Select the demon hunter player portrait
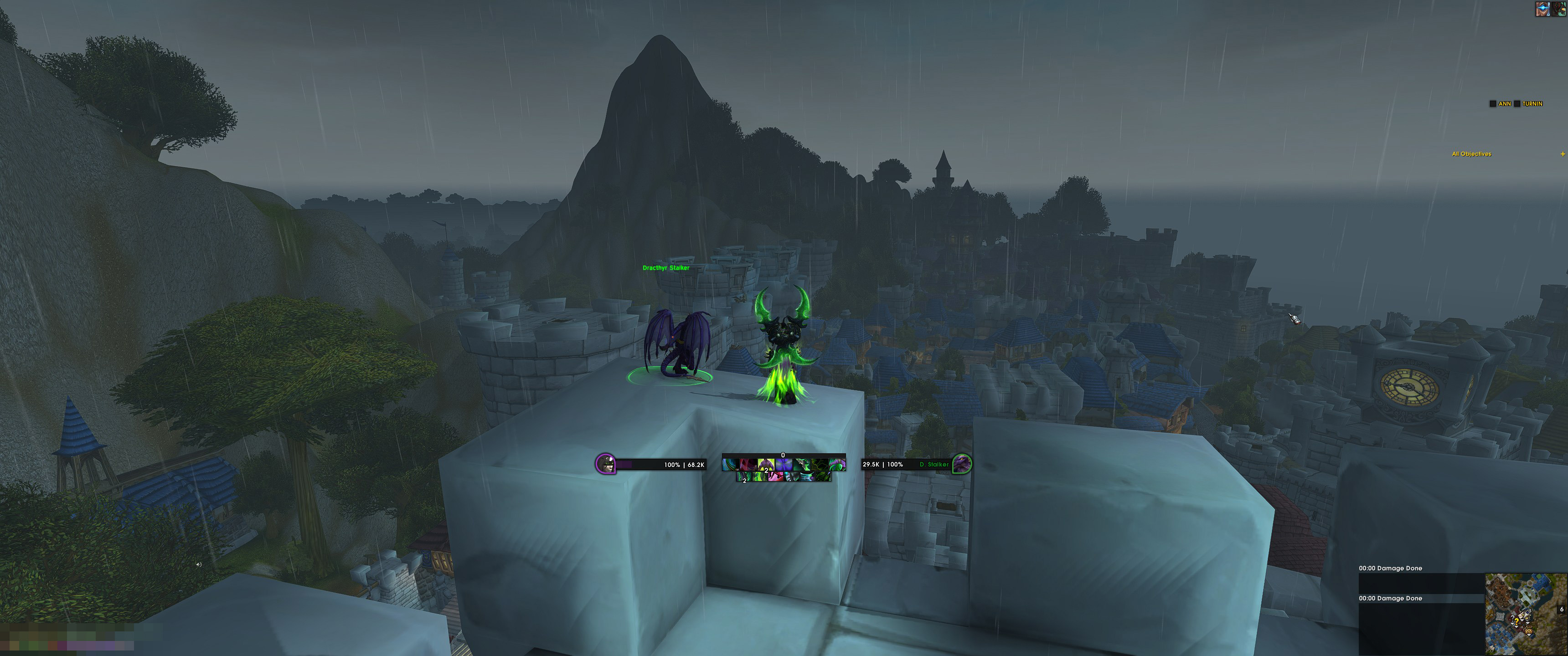This screenshot has width=1568, height=656. pos(605,464)
